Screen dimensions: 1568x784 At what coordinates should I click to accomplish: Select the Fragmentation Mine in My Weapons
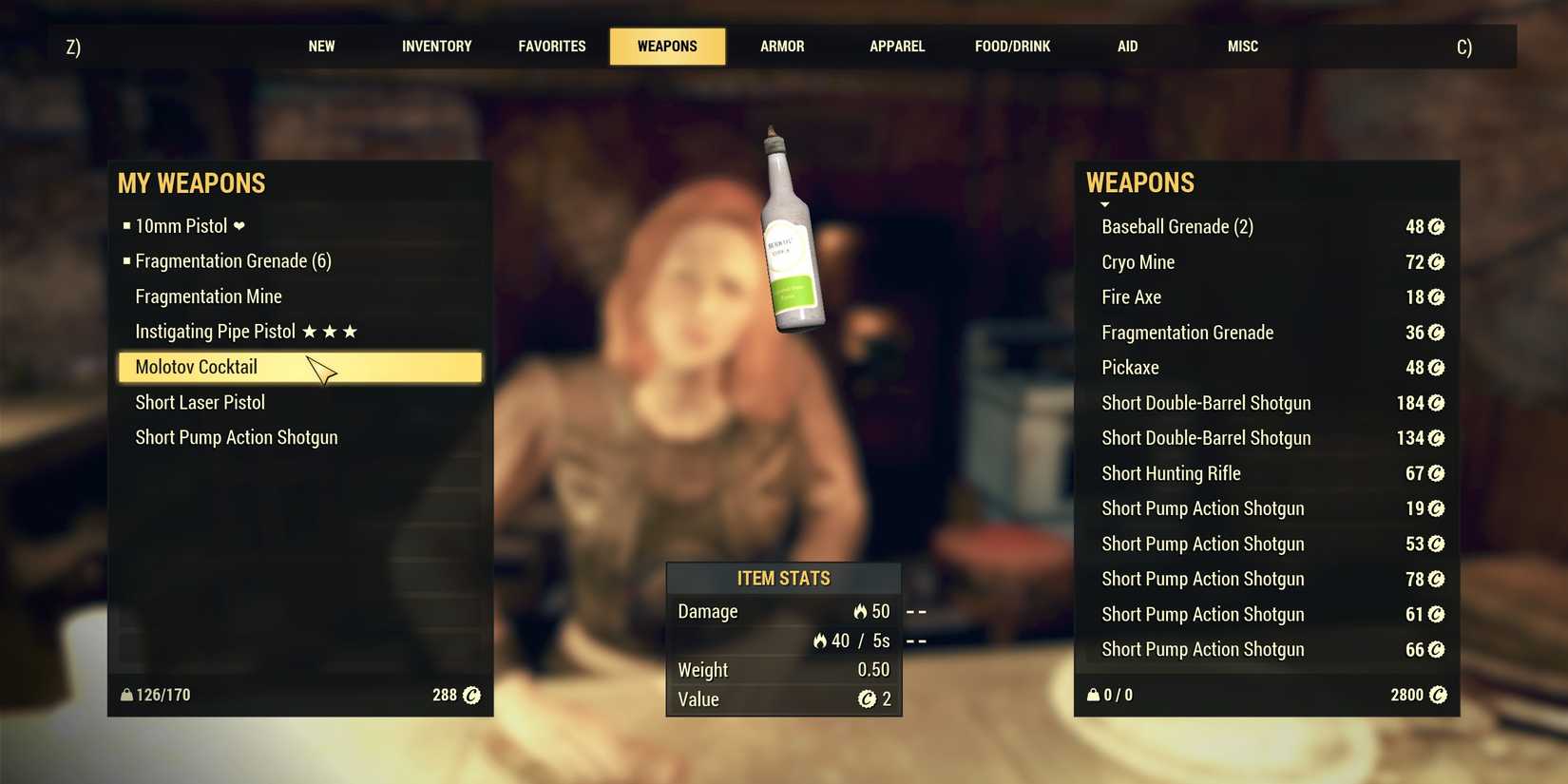(x=208, y=296)
